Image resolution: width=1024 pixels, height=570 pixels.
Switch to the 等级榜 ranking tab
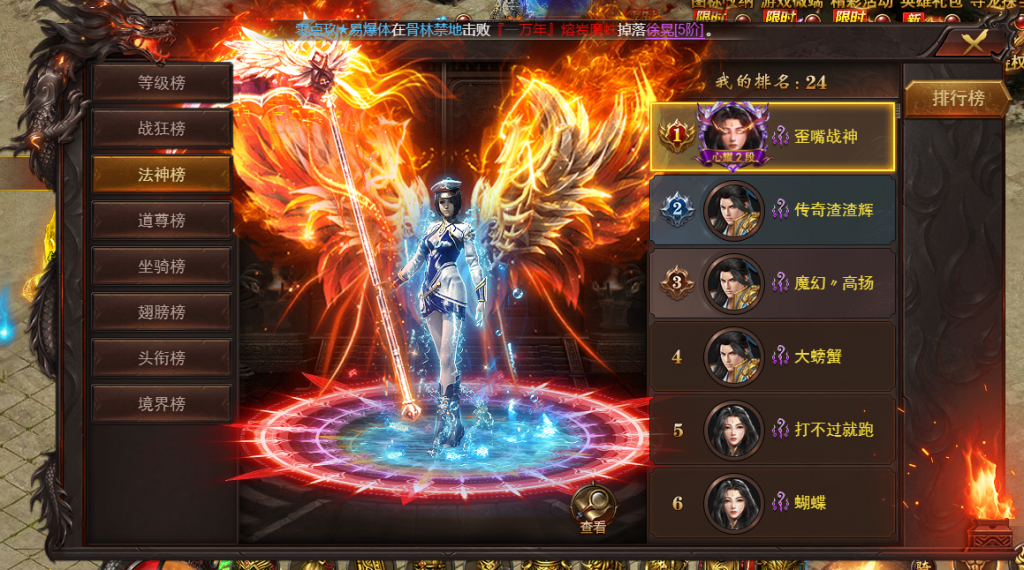[162, 83]
